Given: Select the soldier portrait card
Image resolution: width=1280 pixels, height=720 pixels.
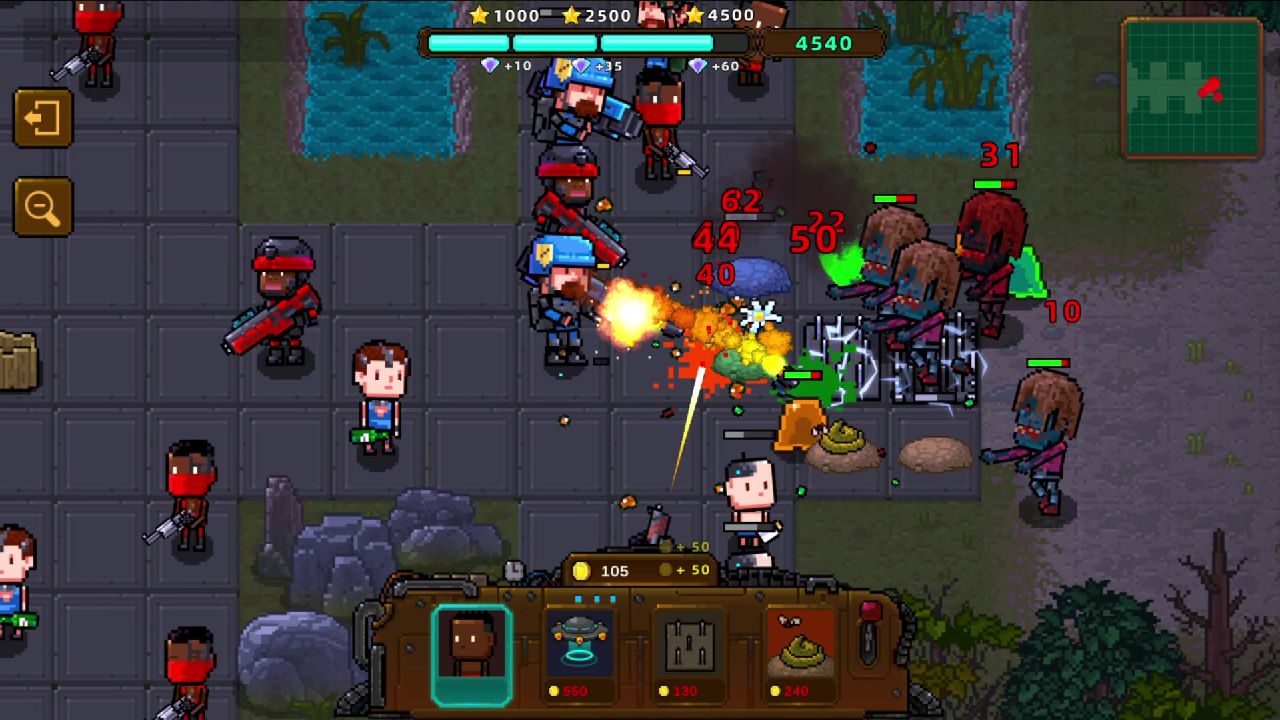Looking at the screenshot, I should click(x=471, y=654).
